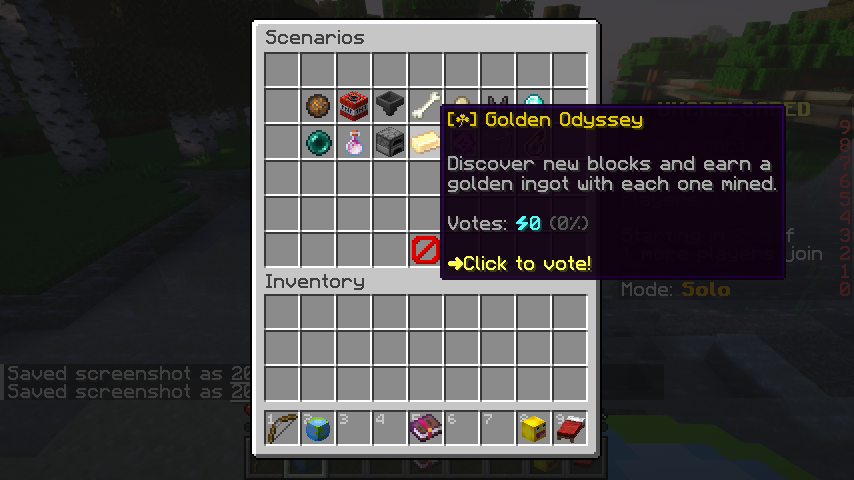
Task: Select the bow in the hotbar
Action: pos(282,428)
